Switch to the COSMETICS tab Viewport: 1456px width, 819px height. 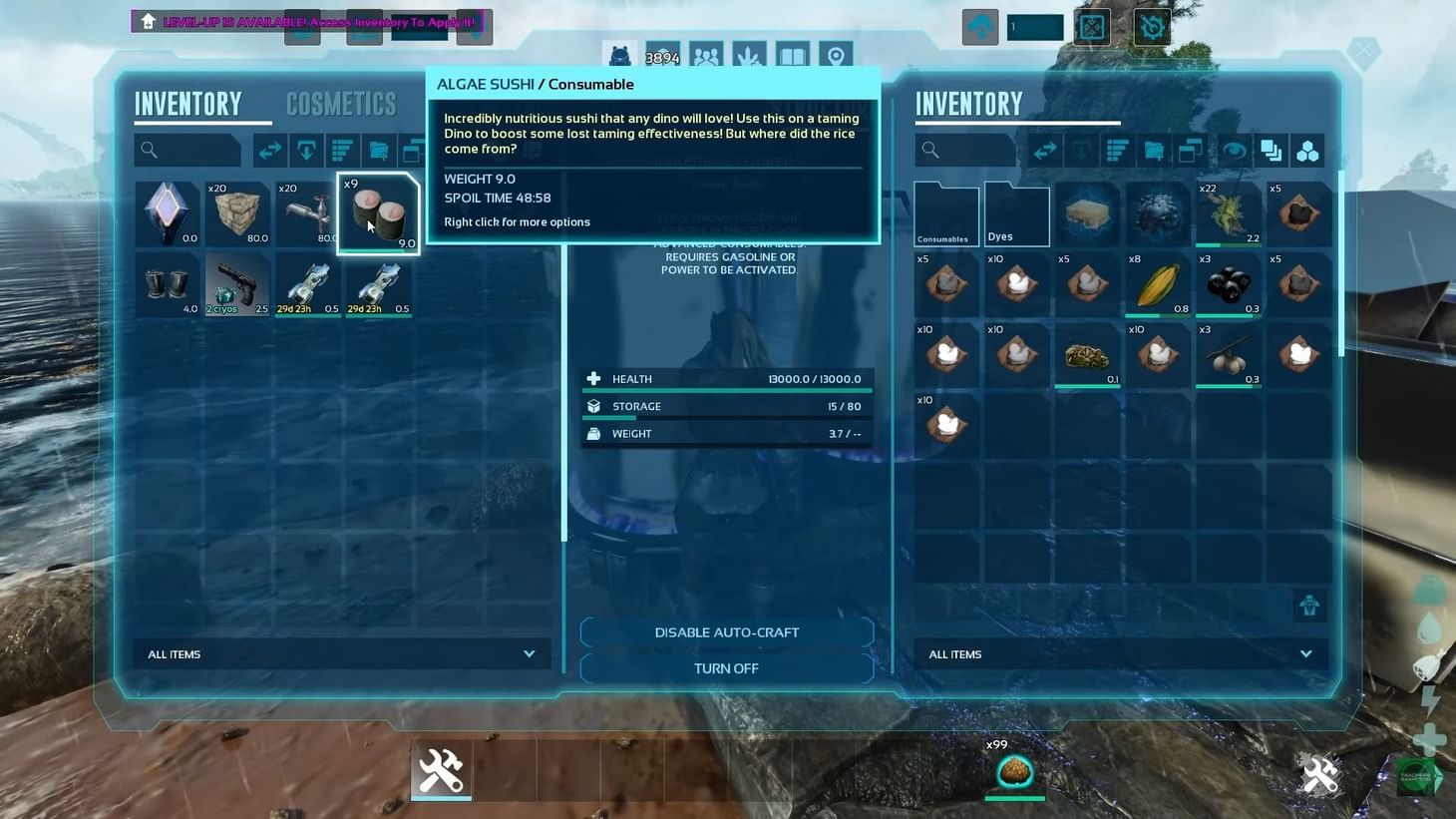341,104
